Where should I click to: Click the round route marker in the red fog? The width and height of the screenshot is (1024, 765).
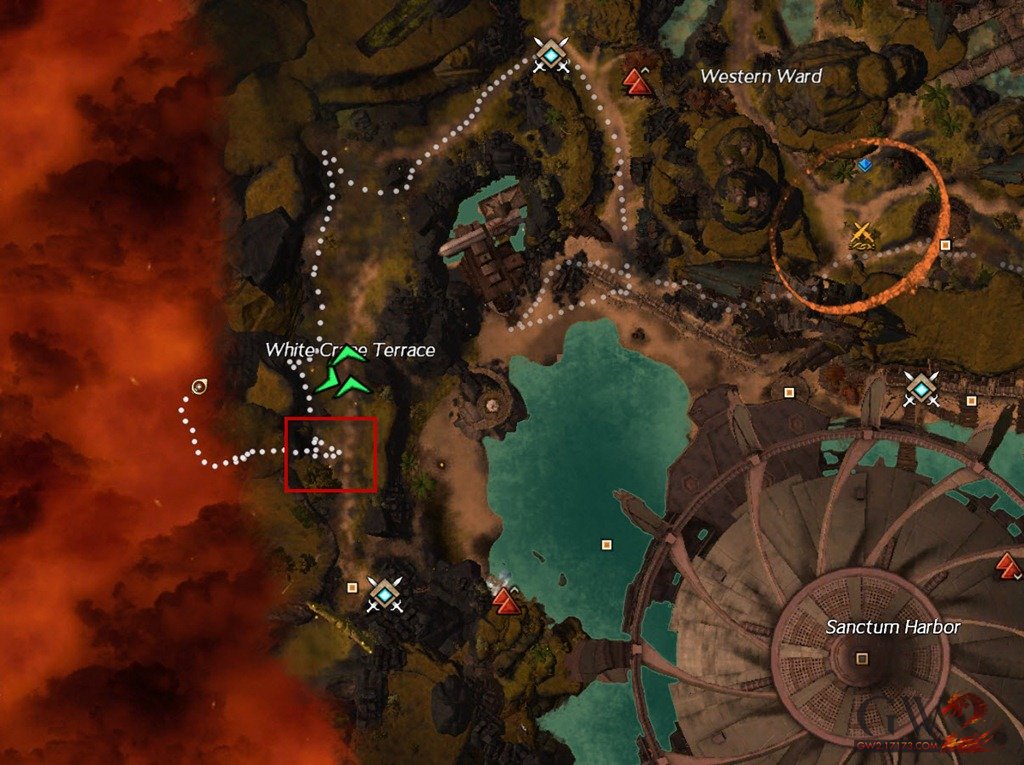pos(200,386)
